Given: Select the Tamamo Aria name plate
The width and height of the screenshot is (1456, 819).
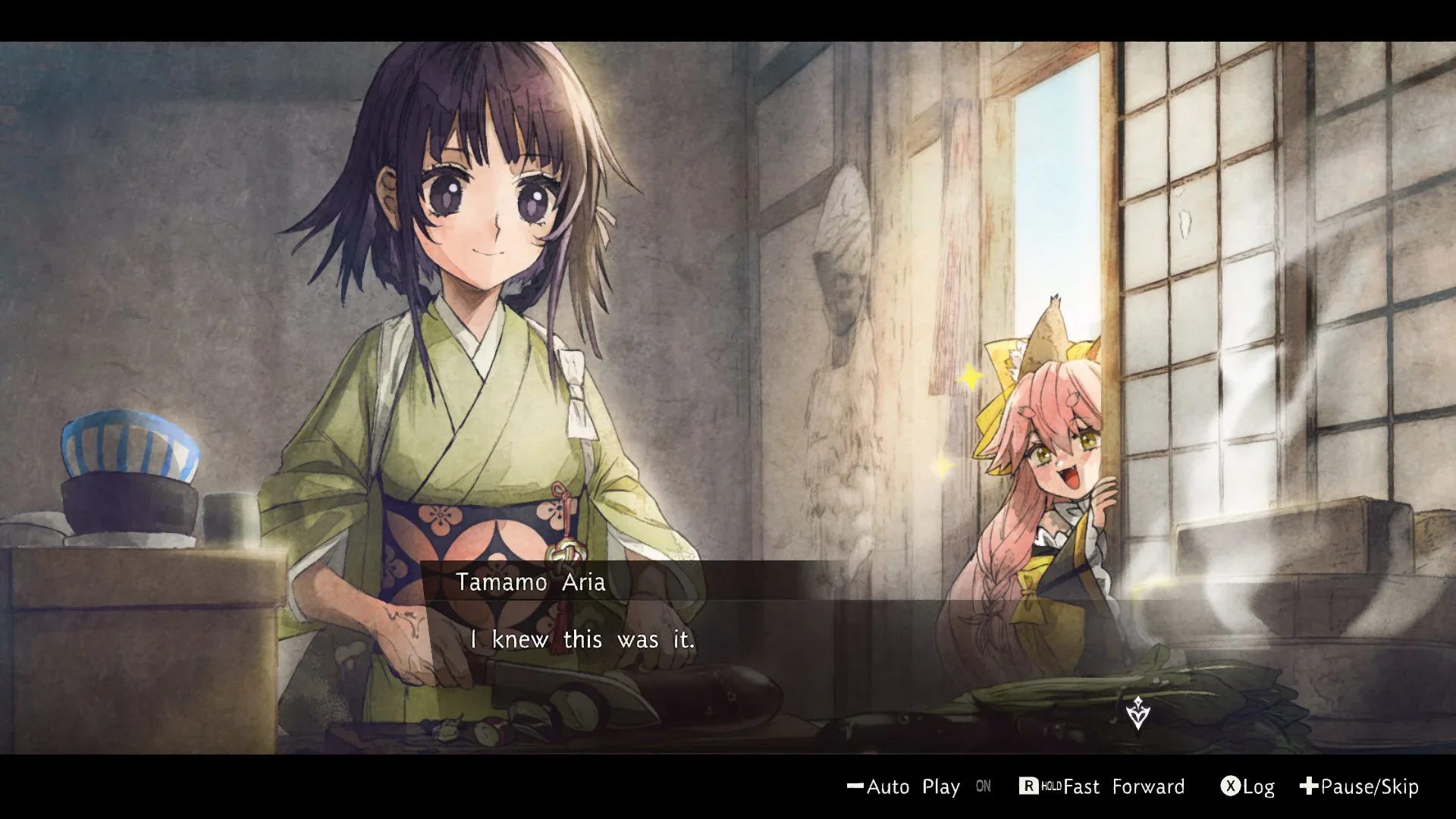Looking at the screenshot, I should coord(531,582).
